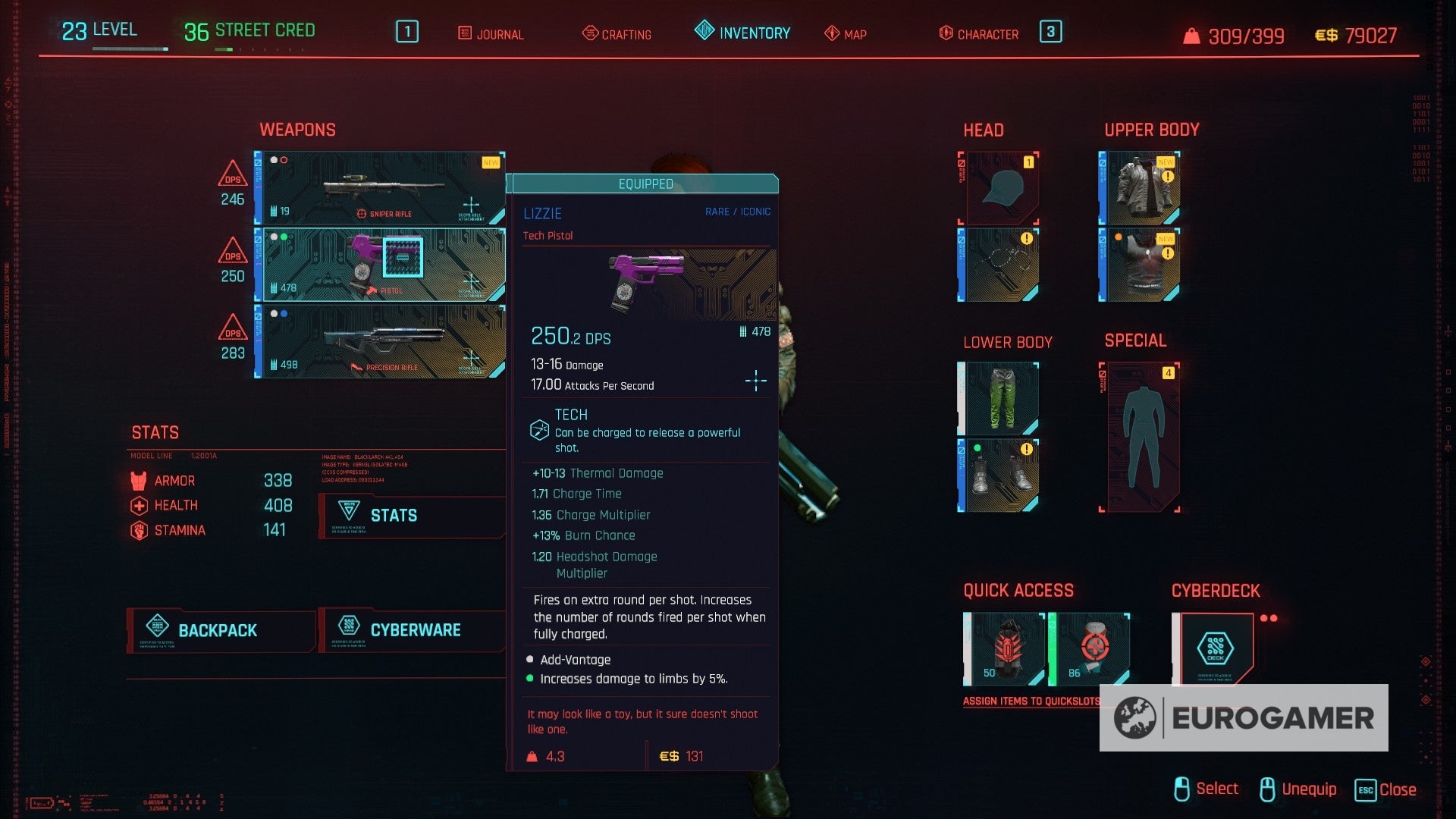Open the Cyberware panel

(x=415, y=629)
